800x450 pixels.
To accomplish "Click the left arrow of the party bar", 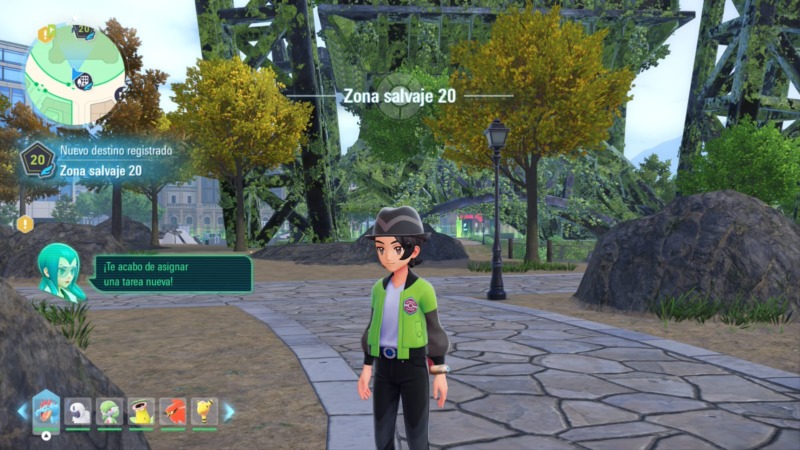I will [22, 411].
